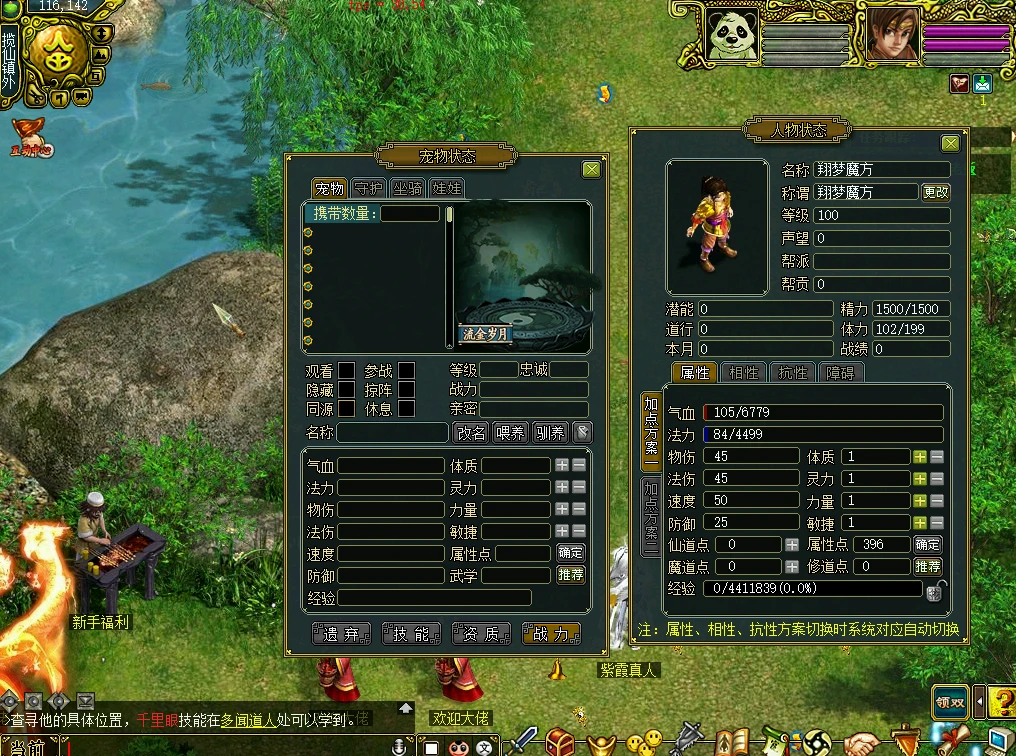Select the 娃娃 doll tab
This screenshot has width=1016, height=756.
446,188
